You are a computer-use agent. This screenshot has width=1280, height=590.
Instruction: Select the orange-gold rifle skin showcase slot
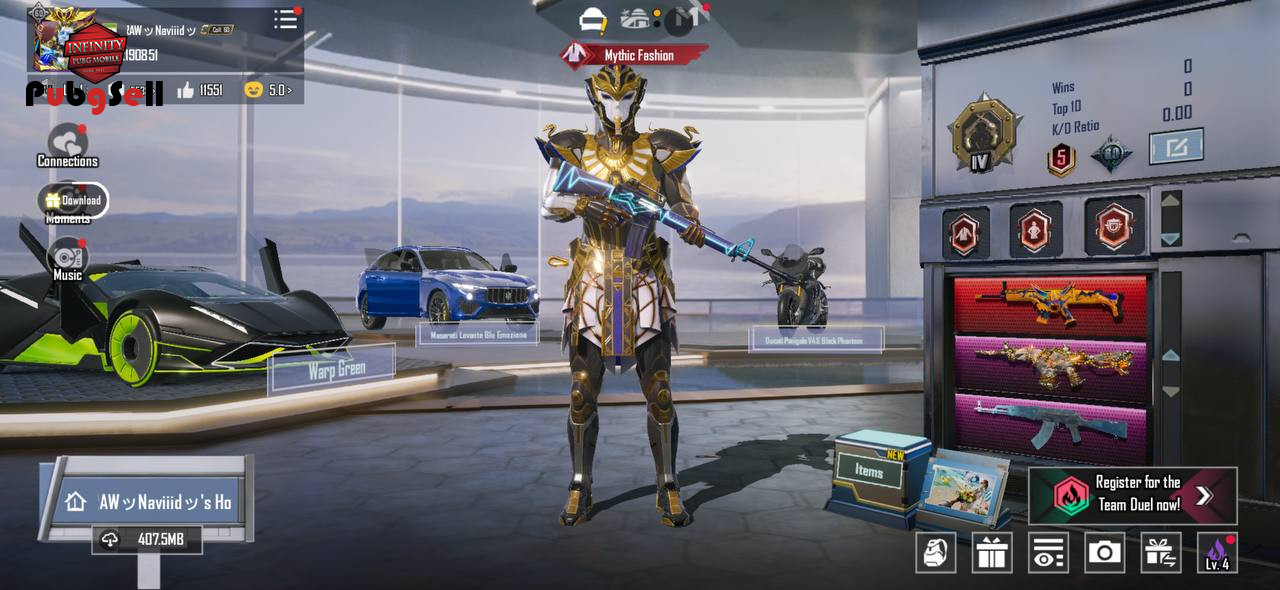point(1049,304)
